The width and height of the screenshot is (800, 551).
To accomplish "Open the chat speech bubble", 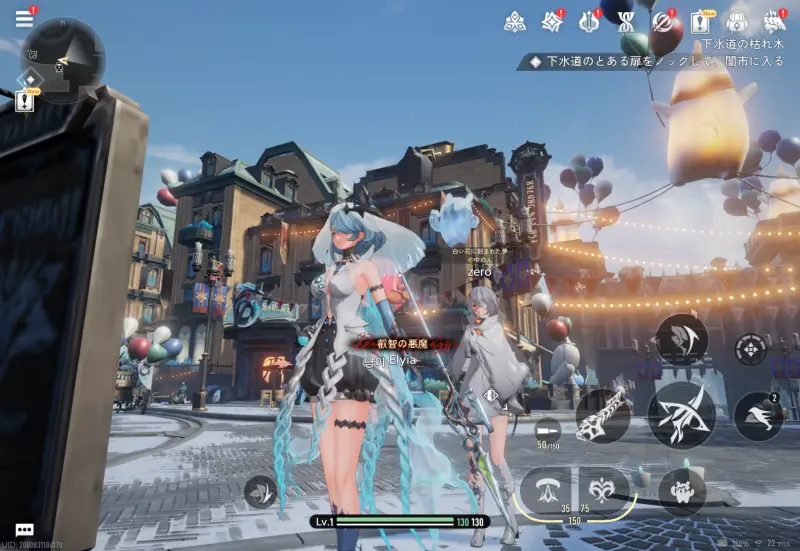I will point(25,530).
